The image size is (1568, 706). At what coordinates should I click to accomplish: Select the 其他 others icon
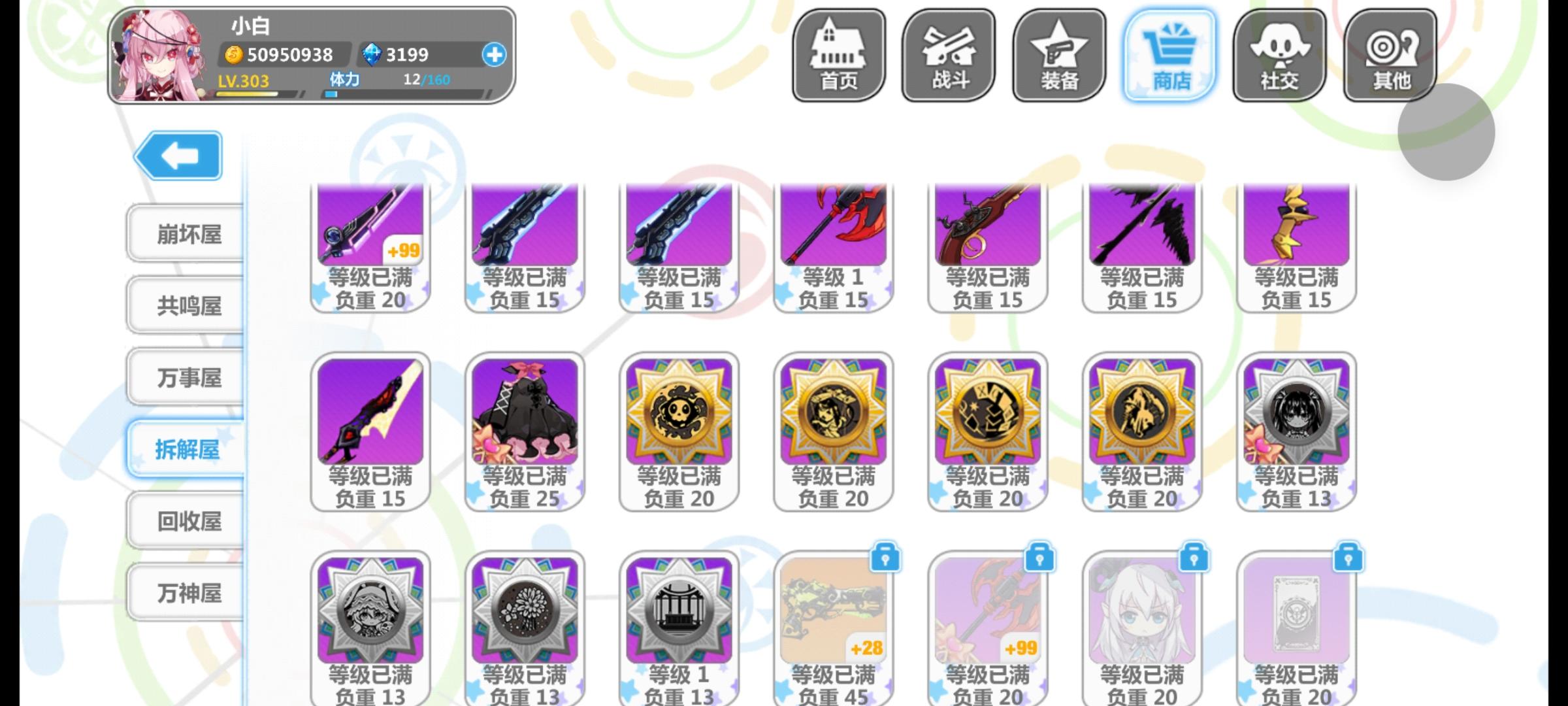[1390, 52]
